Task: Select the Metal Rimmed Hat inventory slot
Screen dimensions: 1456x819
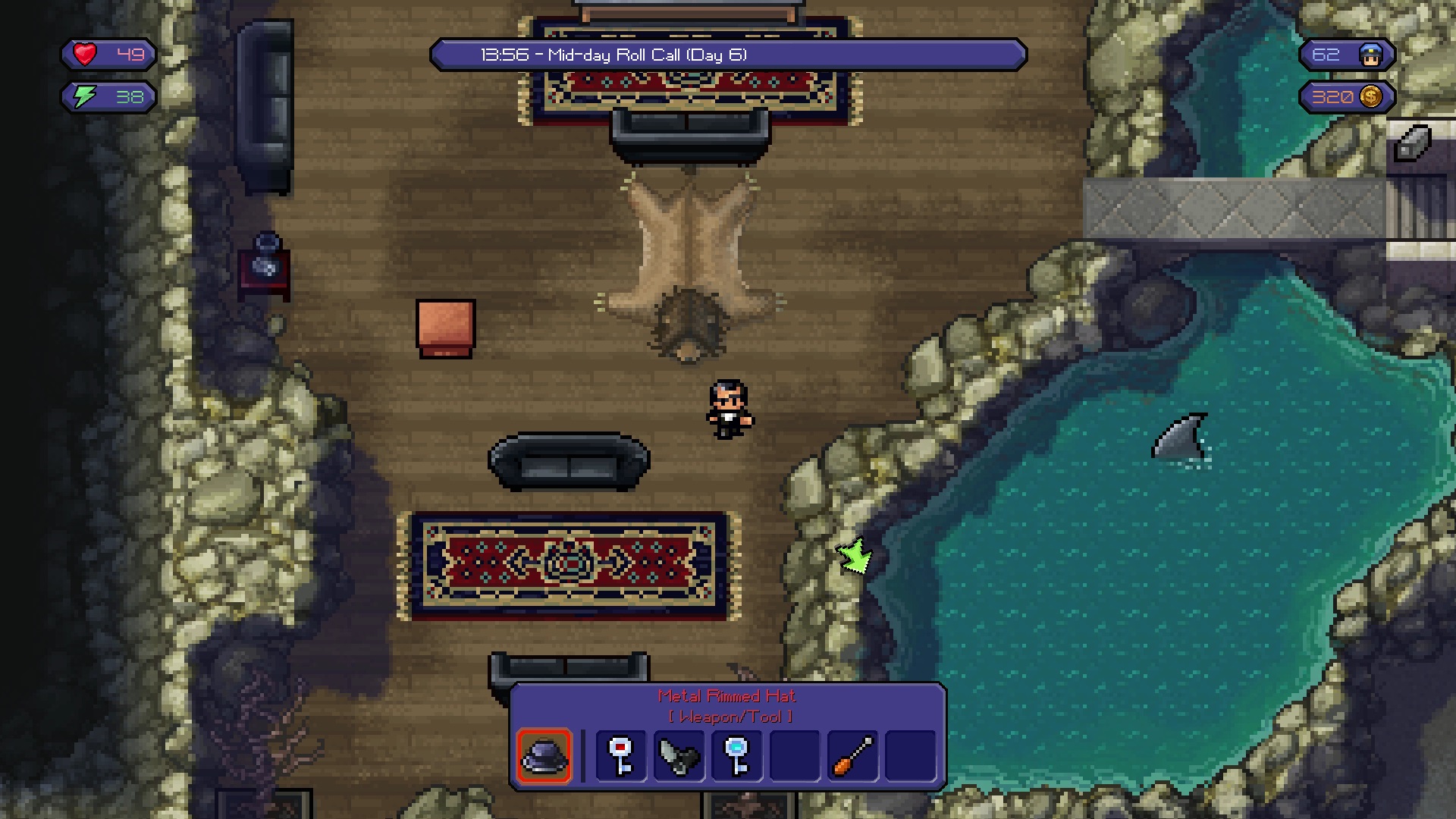Action: coord(545,756)
